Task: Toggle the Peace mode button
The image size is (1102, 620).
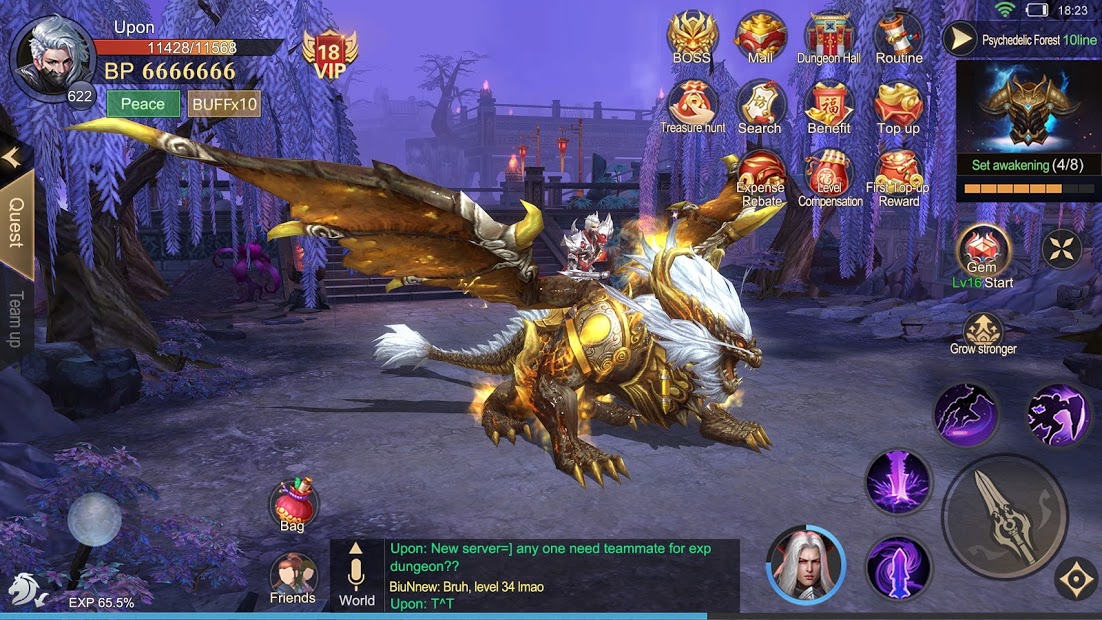Action: [x=143, y=104]
